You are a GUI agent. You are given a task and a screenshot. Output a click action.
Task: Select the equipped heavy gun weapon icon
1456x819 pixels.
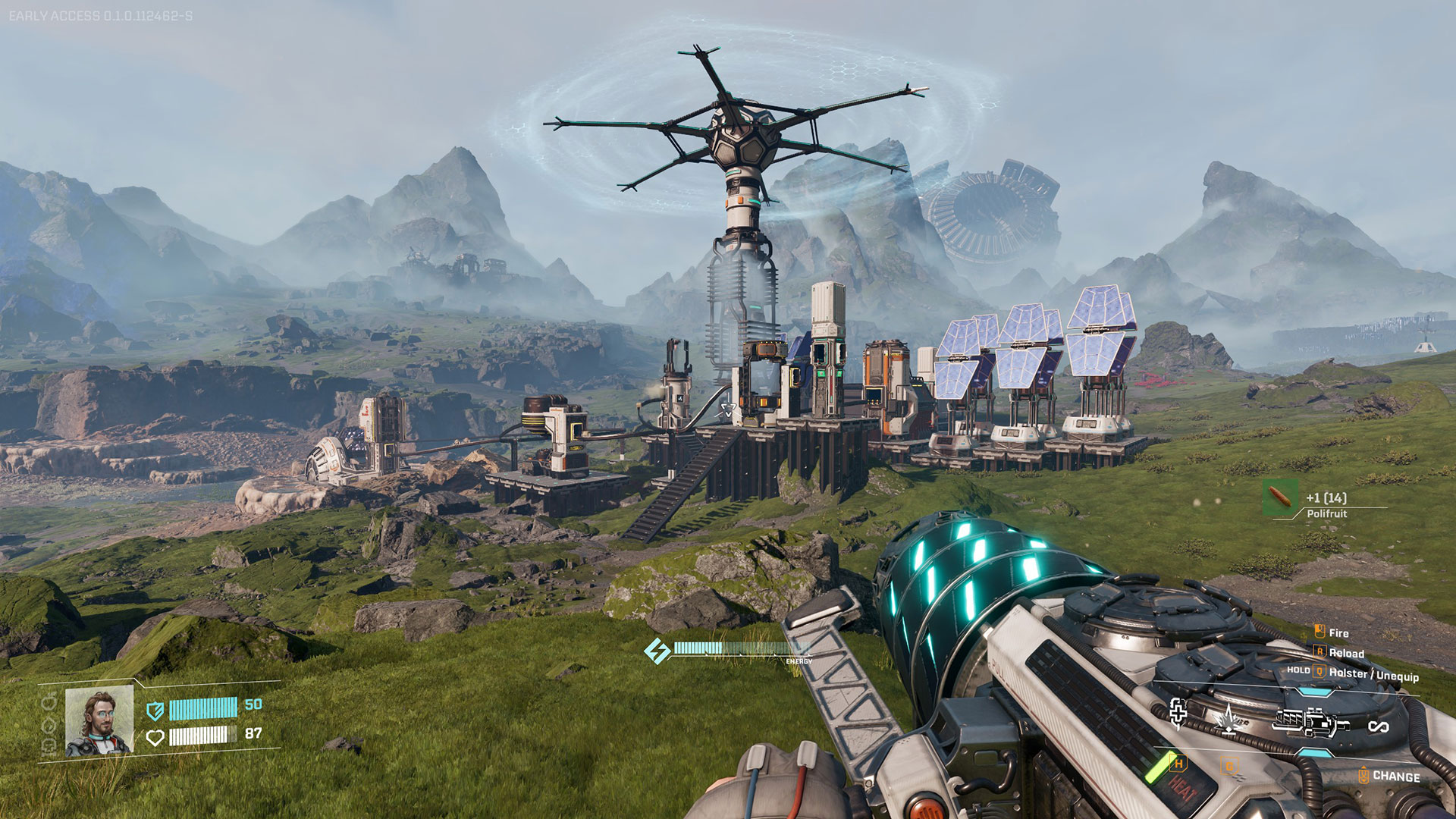(1310, 722)
